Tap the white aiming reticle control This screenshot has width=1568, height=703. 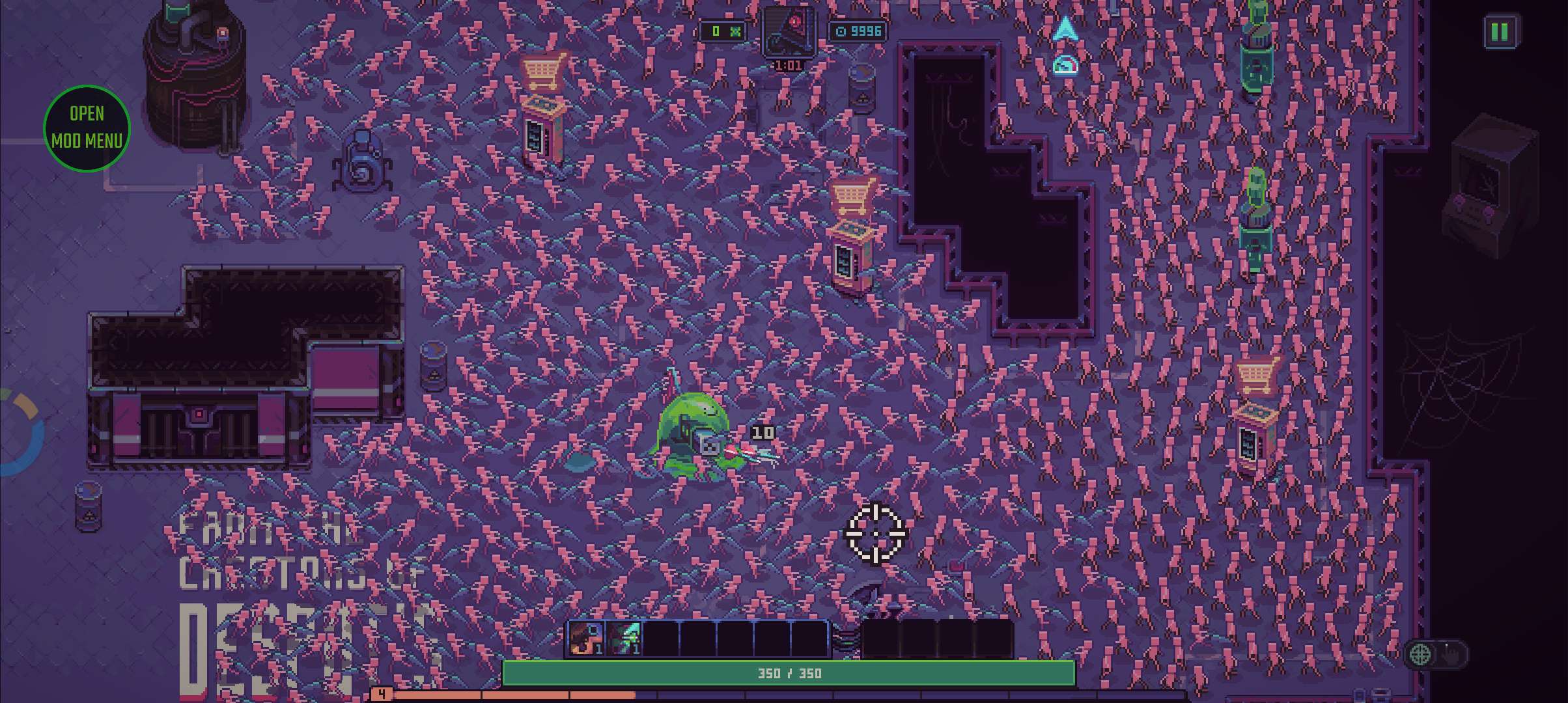click(875, 534)
